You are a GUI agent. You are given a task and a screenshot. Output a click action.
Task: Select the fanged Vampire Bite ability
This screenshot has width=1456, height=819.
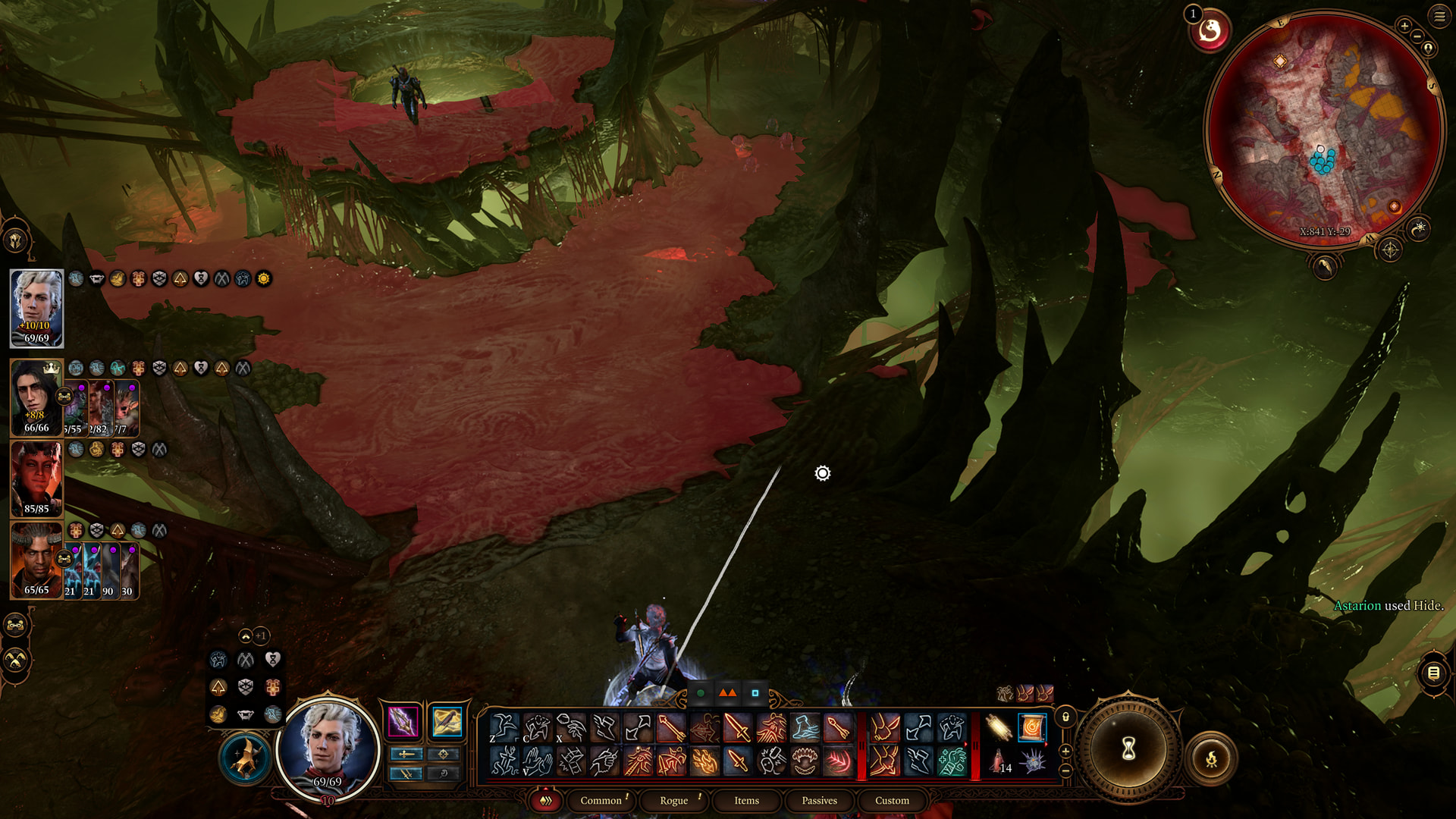pyautogui.click(x=805, y=761)
